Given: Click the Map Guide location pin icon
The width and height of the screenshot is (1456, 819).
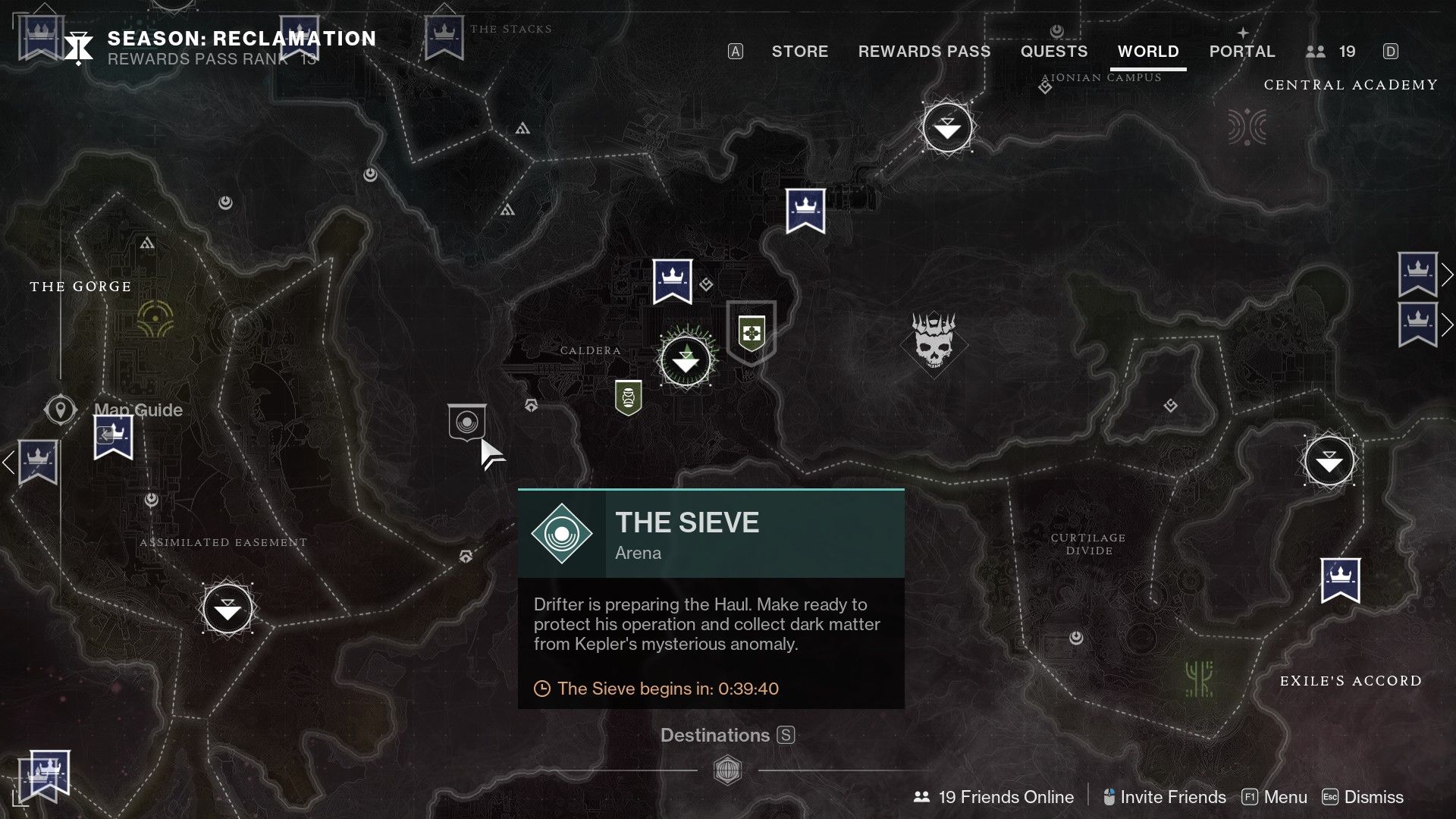Looking at the screenshot, I should [x=61, y=409].
